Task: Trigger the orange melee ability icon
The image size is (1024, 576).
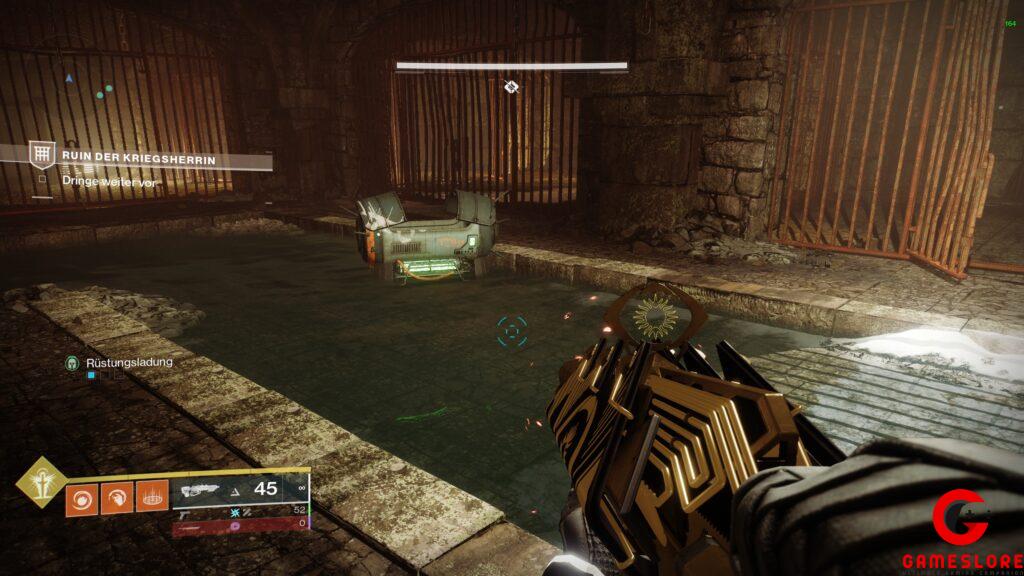Action: tap(116, 499)
